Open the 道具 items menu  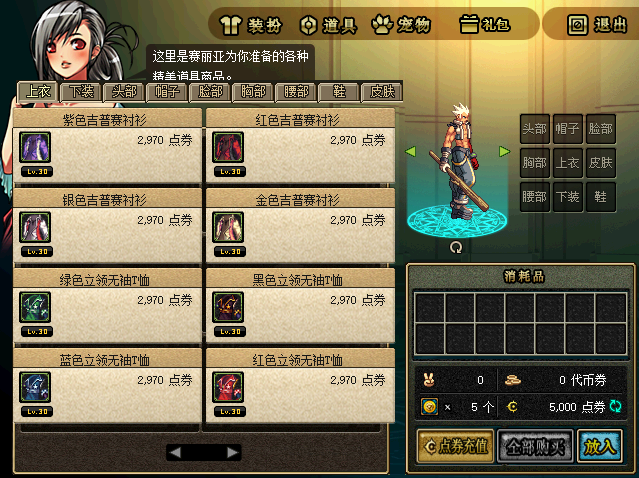326,24
